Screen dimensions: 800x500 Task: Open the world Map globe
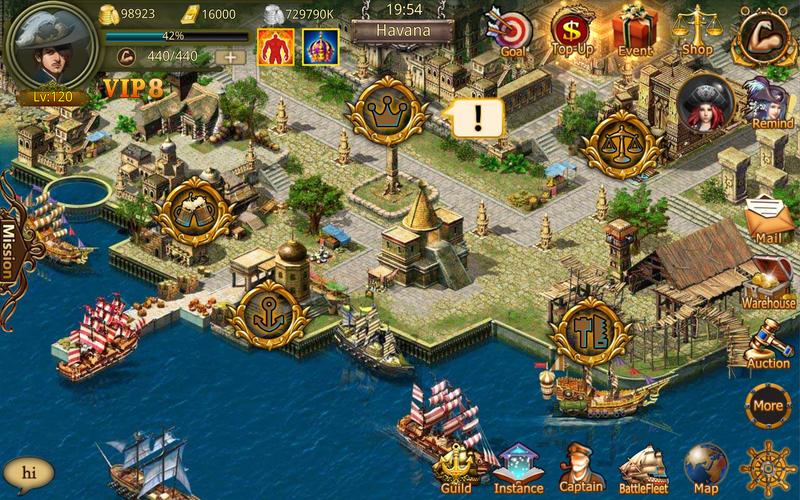[706, 467]
